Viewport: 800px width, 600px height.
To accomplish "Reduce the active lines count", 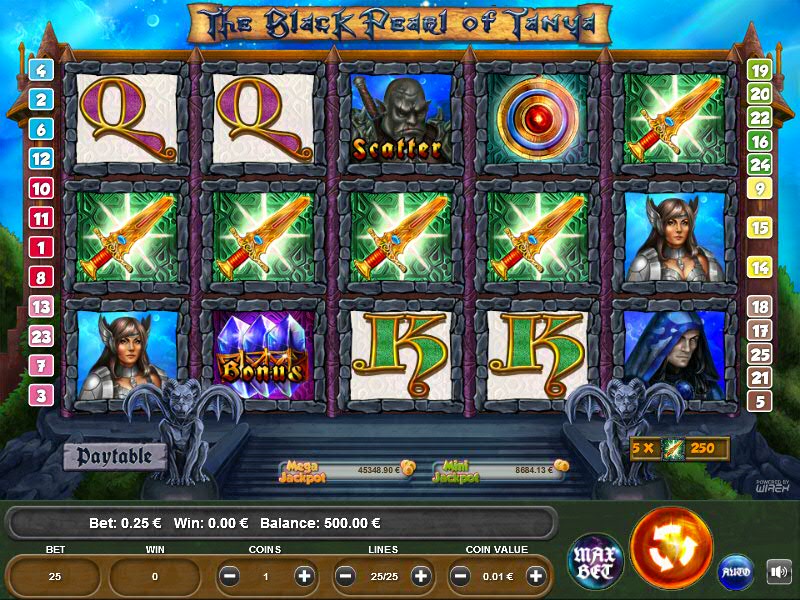I will (346, 576).
